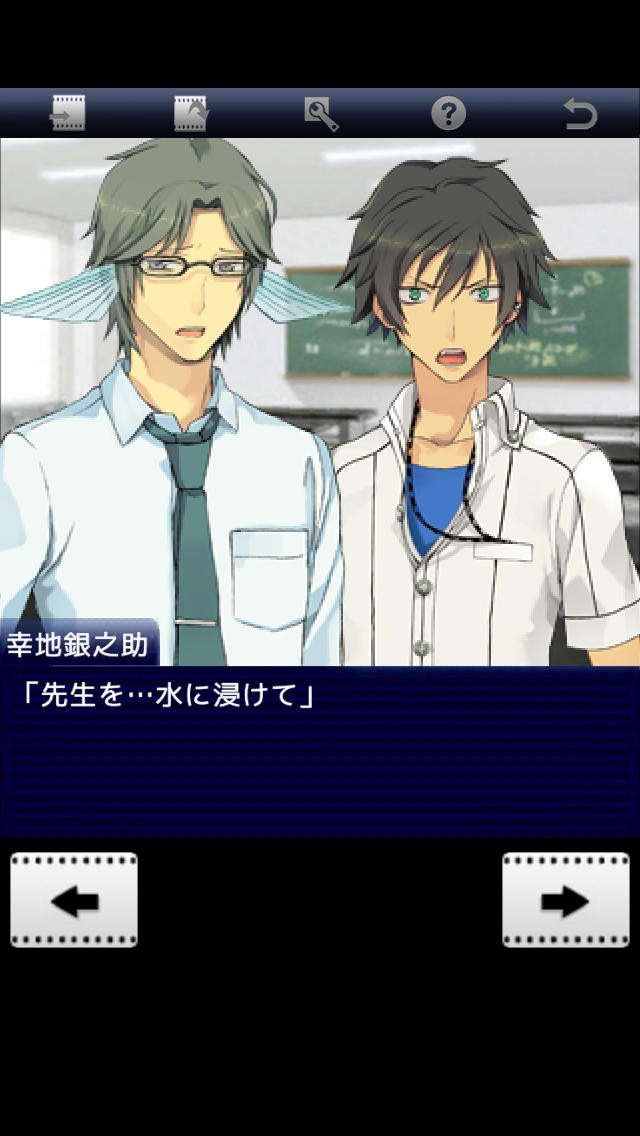Image resolution: width=640 pixels, height=1136 pixels.
Task: Tap the film strip with right arrow icon
Action: tap(68, 113)
